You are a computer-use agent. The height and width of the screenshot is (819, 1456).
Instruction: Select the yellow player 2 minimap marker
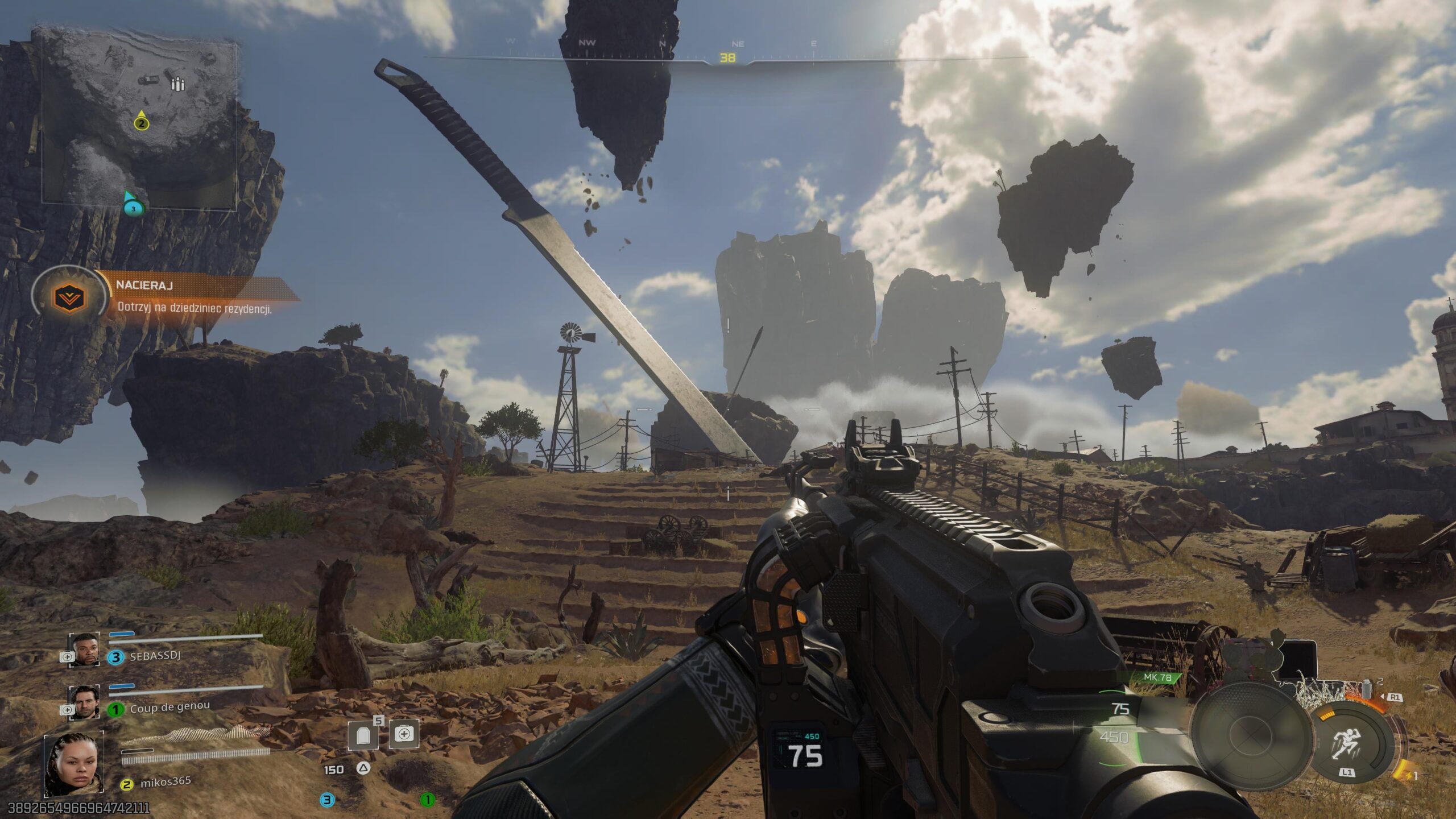pos(141,123)
